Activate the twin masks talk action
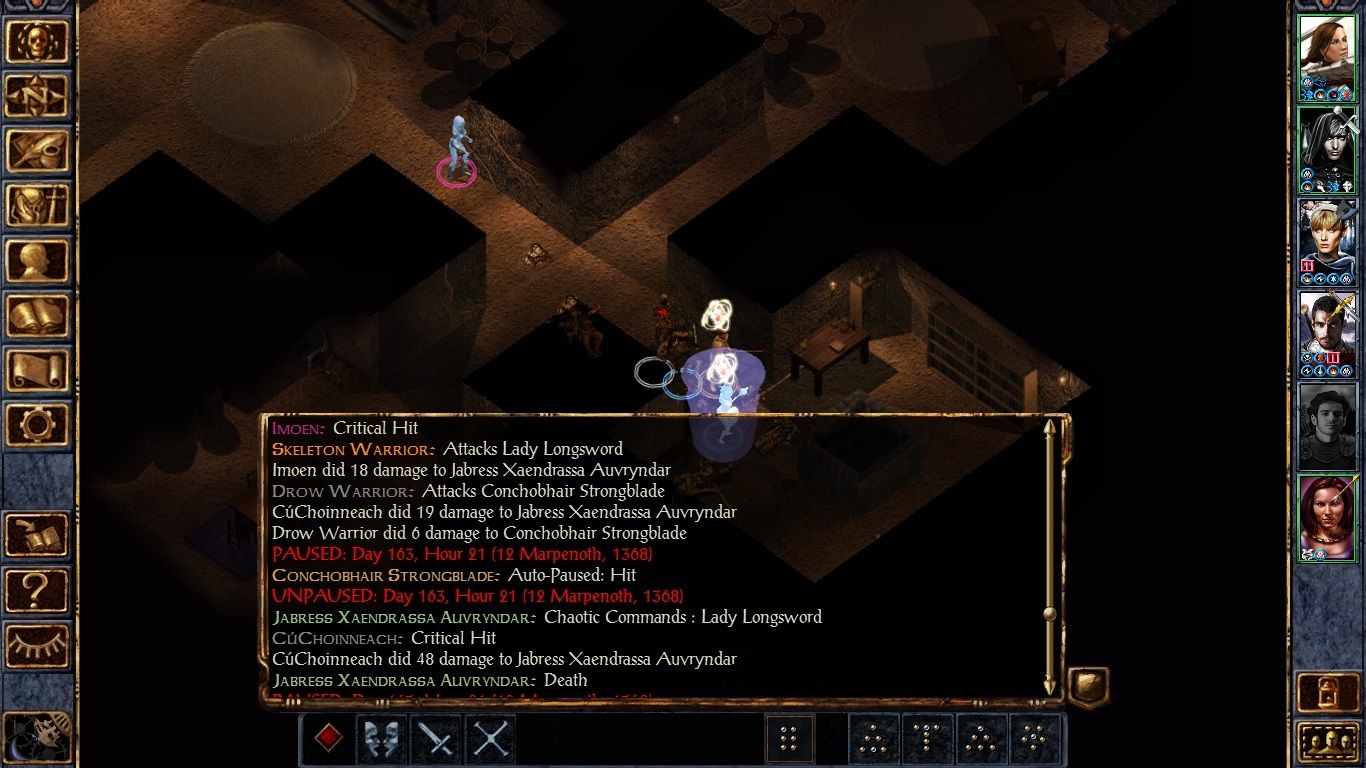Screen dimensions: 1366x768 [x=382, y=739]
